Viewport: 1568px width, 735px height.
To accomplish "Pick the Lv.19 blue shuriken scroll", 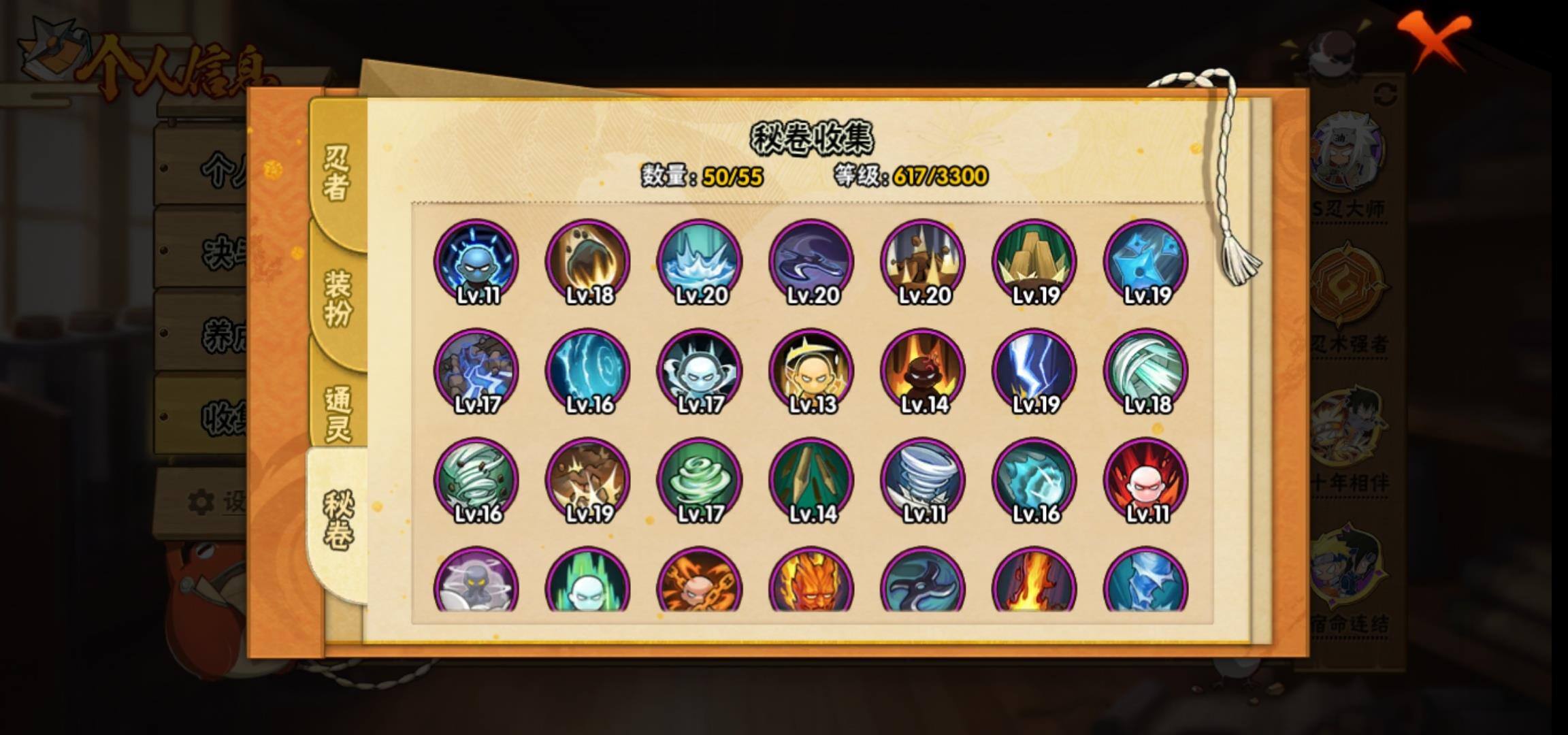I will [1146, 261].
